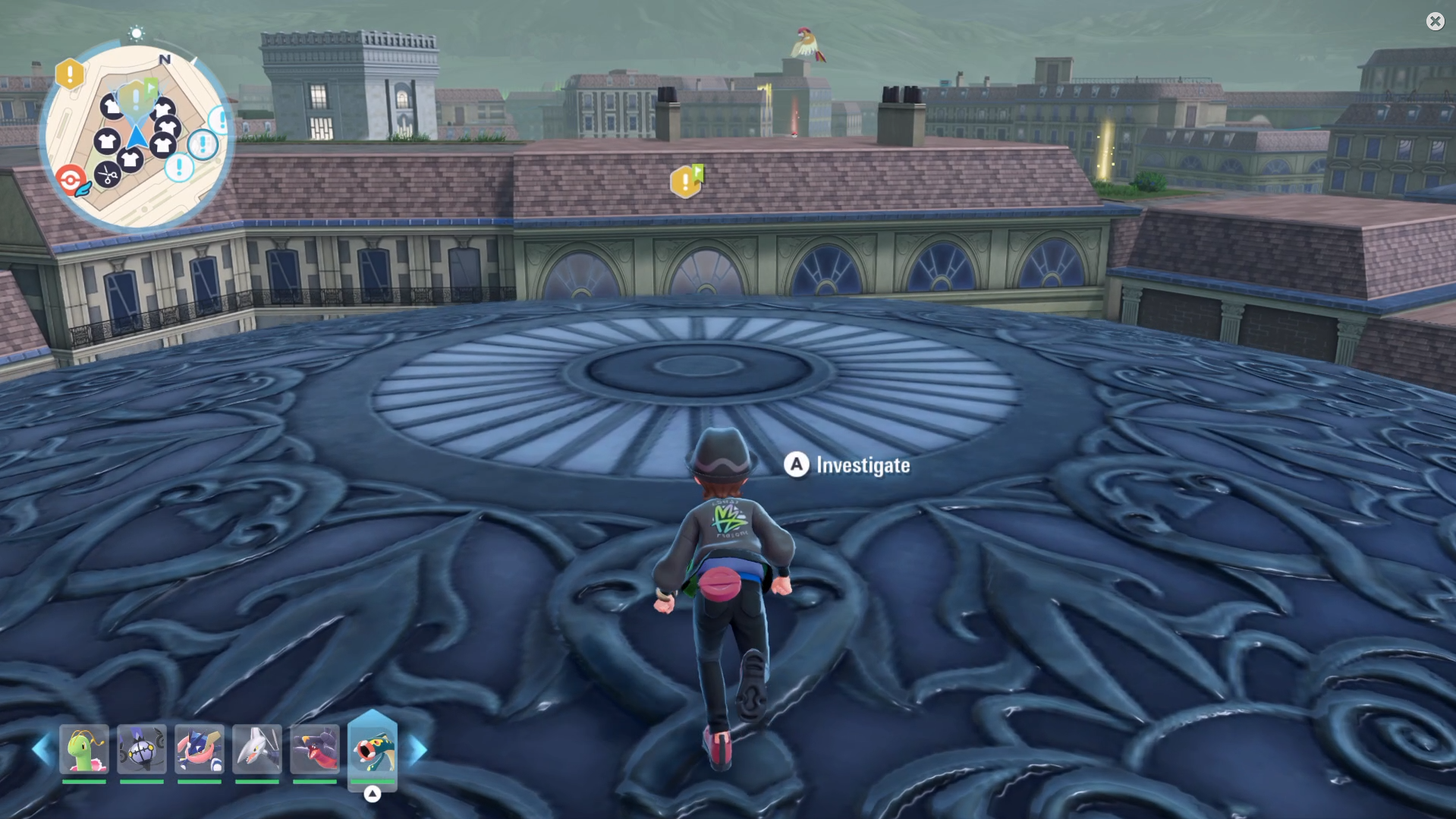Image resolution: width=1456 pixels, height=819 pixels.
Task: Choose Chandelure from the party bar
Action: 142,749
